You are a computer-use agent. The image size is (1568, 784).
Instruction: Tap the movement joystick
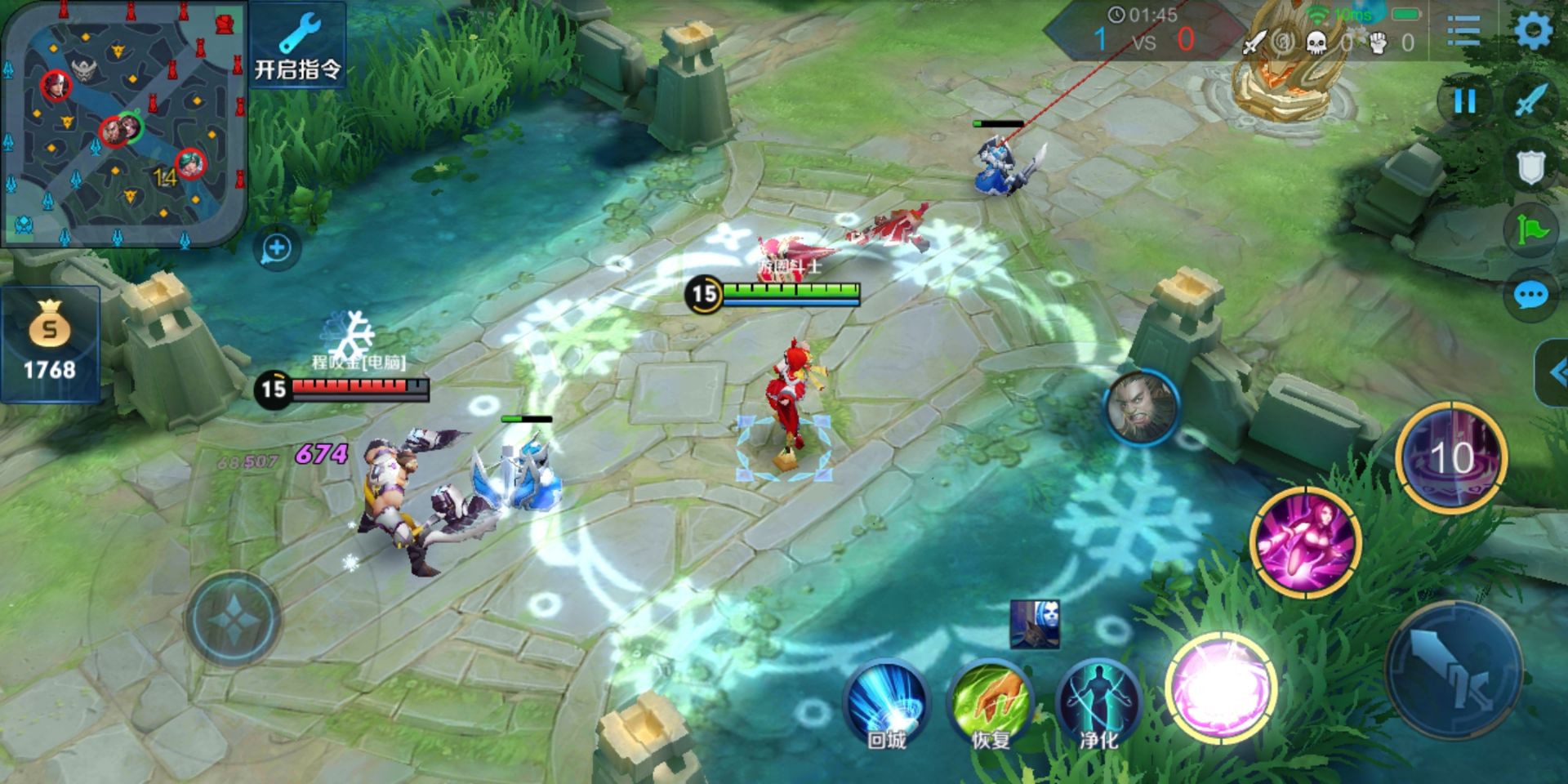coord(233,619)
